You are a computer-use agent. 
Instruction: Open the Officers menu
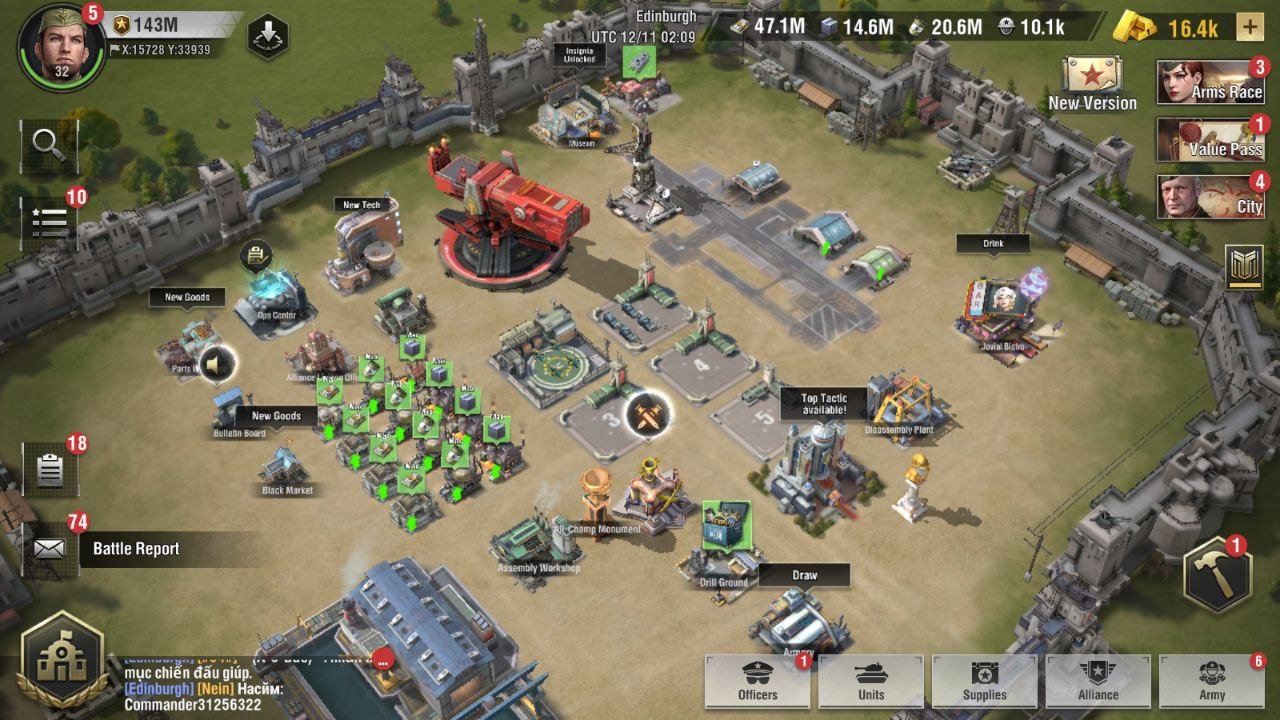tap(757, 681)
